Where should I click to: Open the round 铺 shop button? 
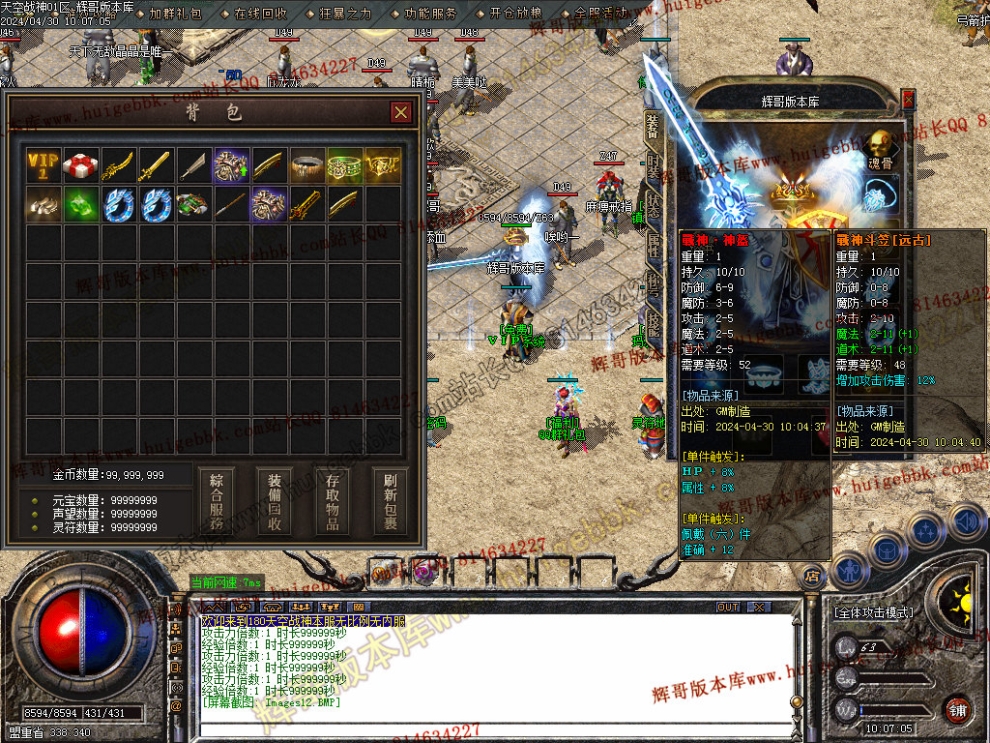click(957, 710)
